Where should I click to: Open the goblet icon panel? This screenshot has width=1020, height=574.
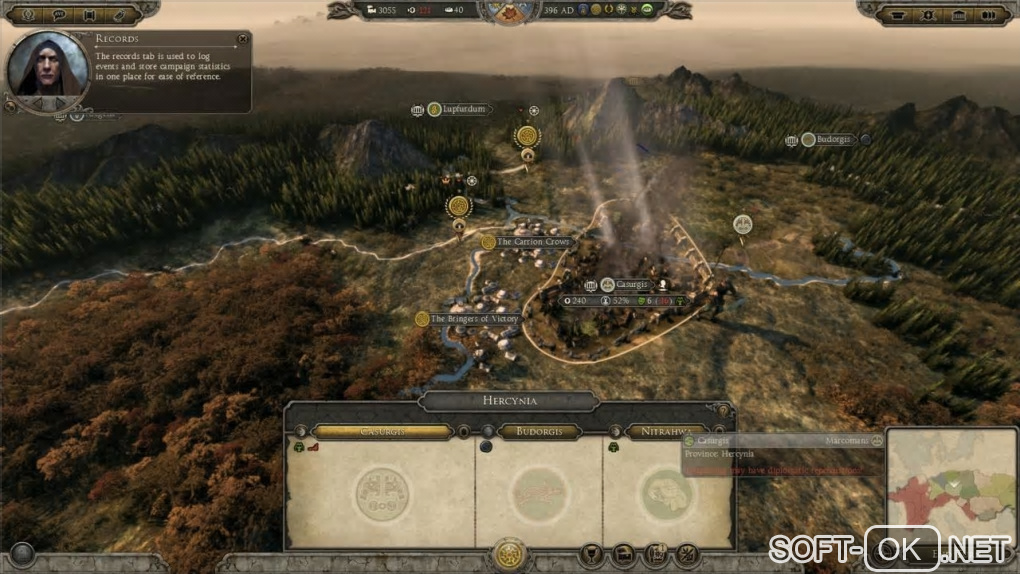coord(592,553)
